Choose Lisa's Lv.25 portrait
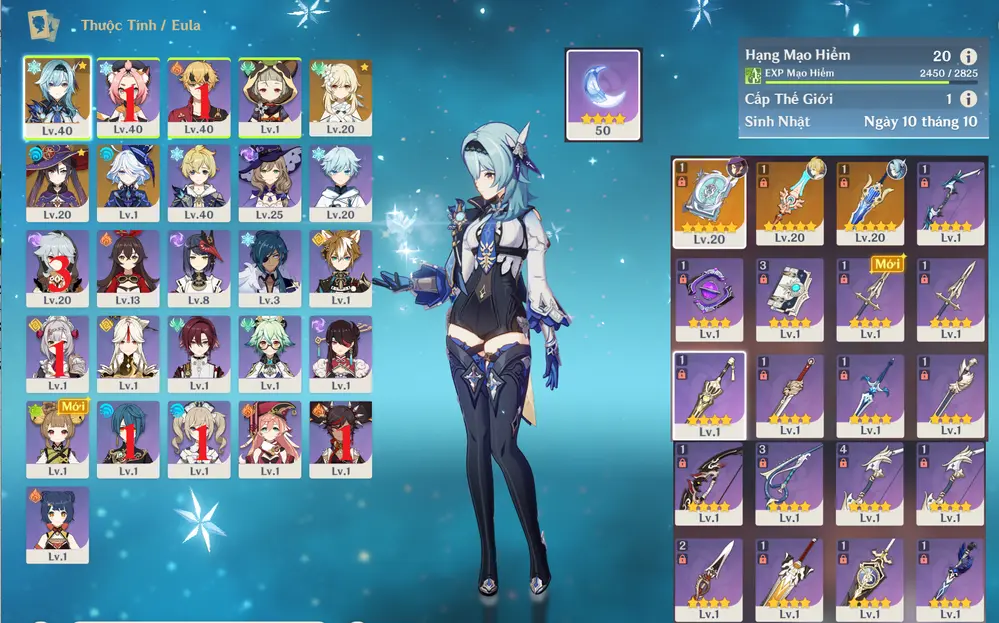The height and width of the screenshot is (623, 999). [270, 182]
